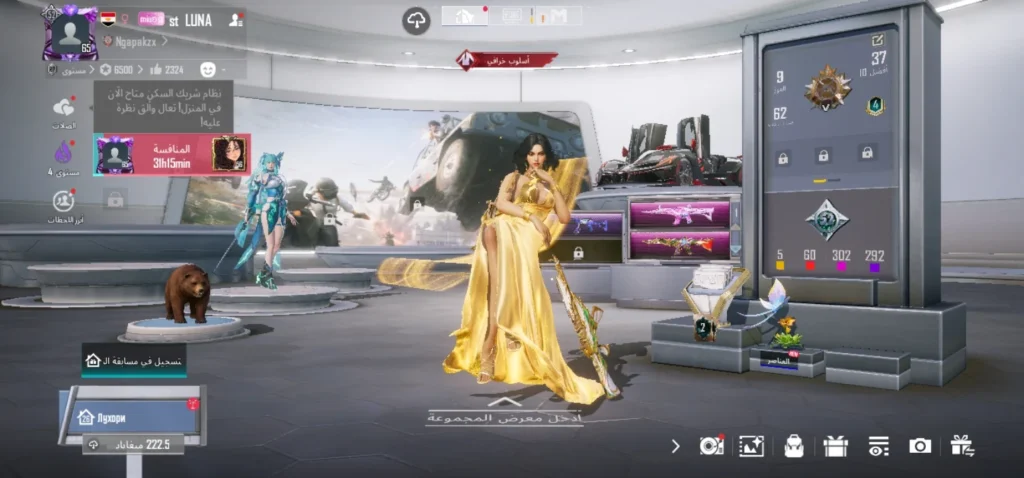Open the red style banner at top

pos(507,61)
